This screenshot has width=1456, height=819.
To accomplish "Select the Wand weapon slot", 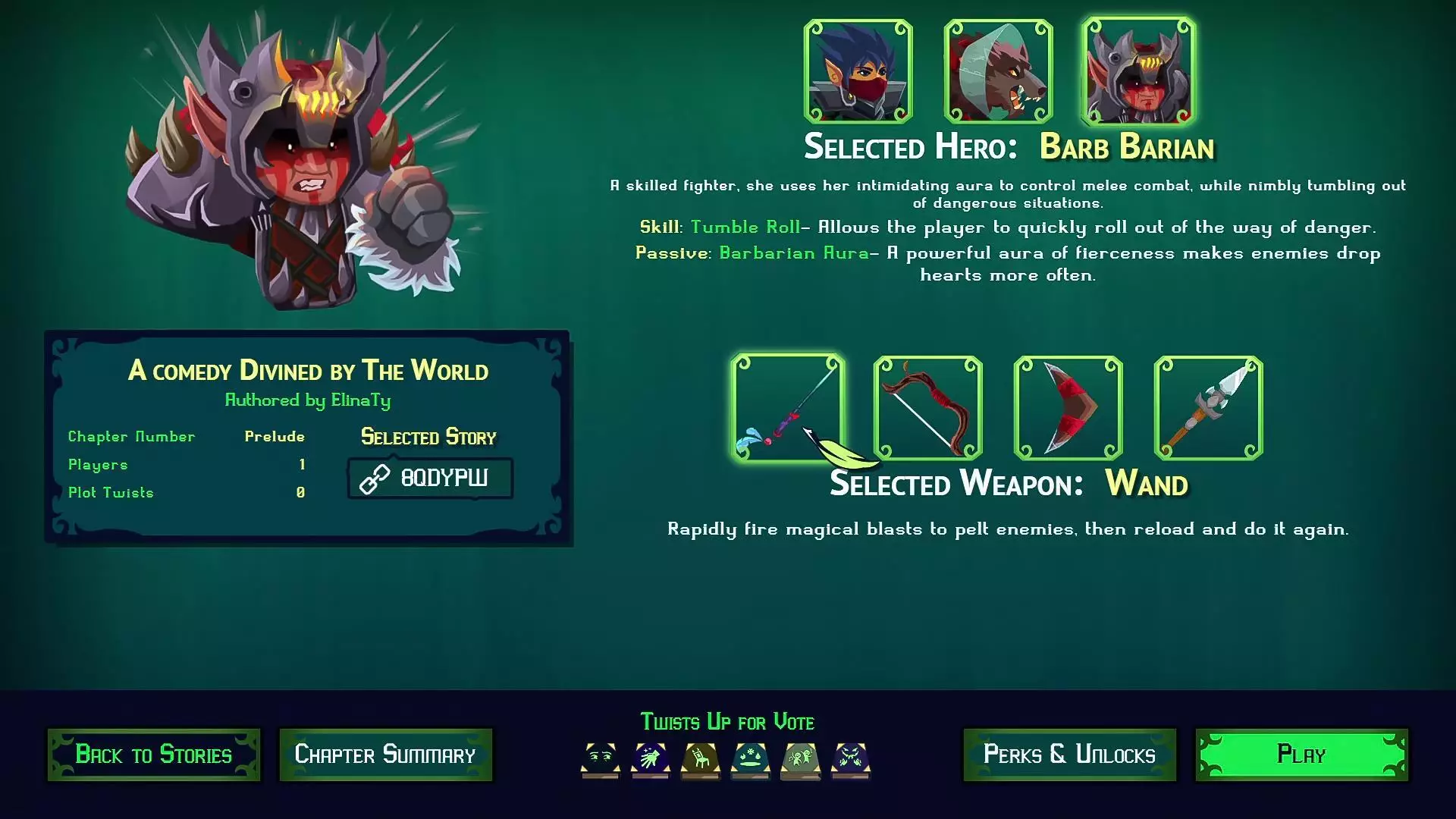I will pyautogui.click(x=787, y=407).
